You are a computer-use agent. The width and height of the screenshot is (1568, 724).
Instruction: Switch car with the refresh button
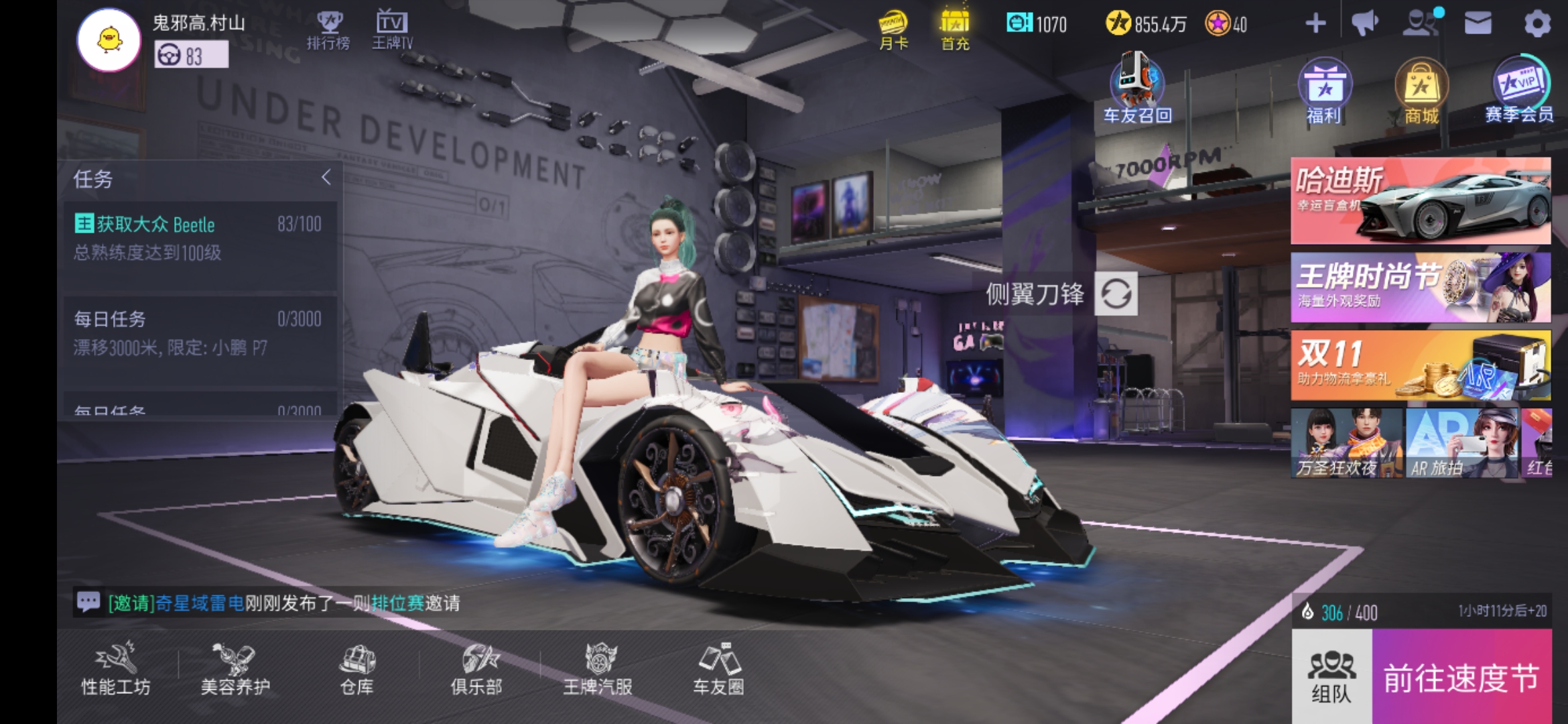point(1116,294)
